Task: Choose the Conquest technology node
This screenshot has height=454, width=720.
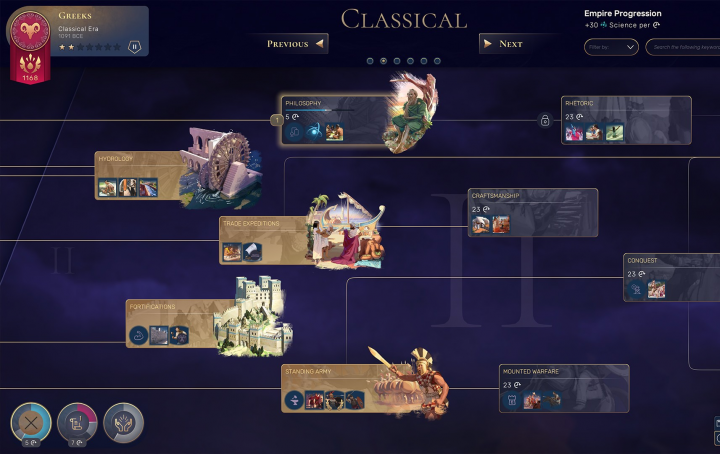Action: [x=671, y=277]
